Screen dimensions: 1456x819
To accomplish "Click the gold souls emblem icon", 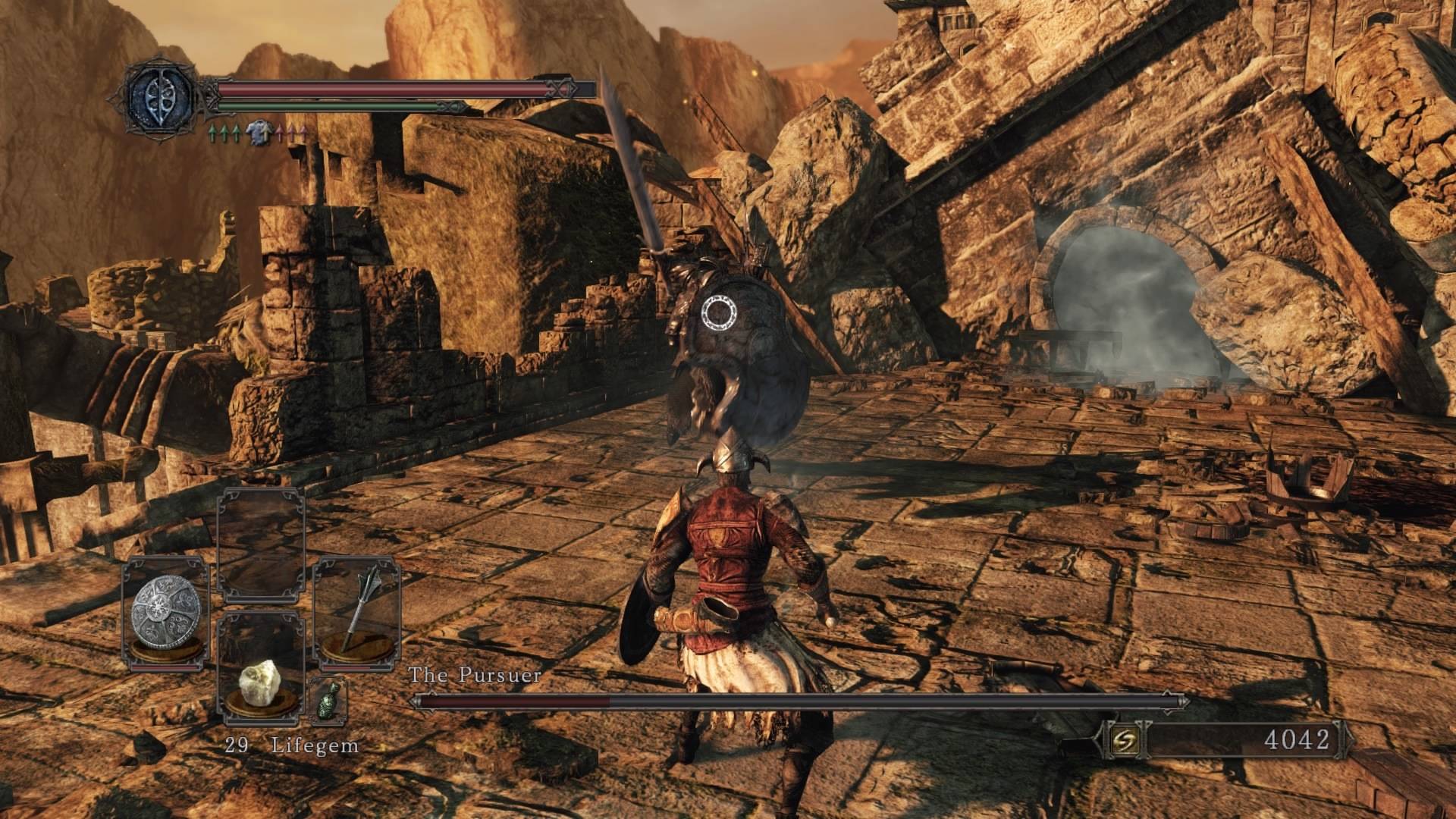I will click(x=1122, y=740).
